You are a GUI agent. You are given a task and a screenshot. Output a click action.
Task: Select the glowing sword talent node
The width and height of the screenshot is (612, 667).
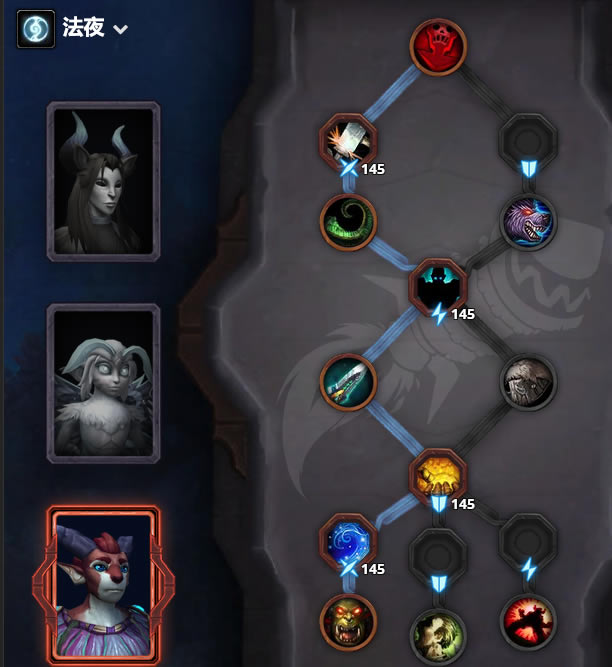click(347, 381)
